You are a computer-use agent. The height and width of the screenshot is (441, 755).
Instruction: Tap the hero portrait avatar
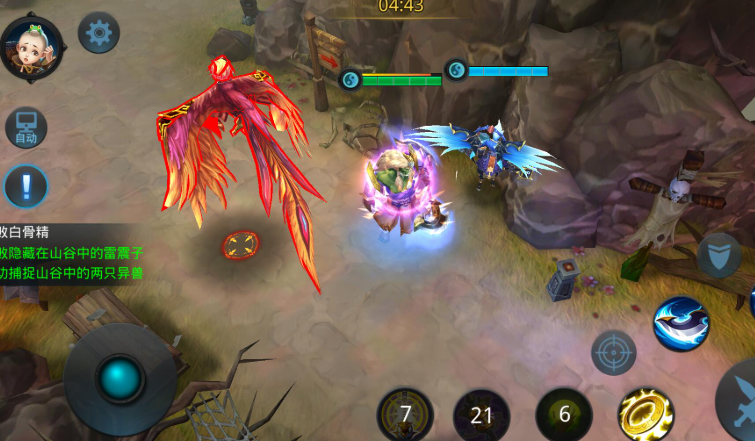(32, 47)
